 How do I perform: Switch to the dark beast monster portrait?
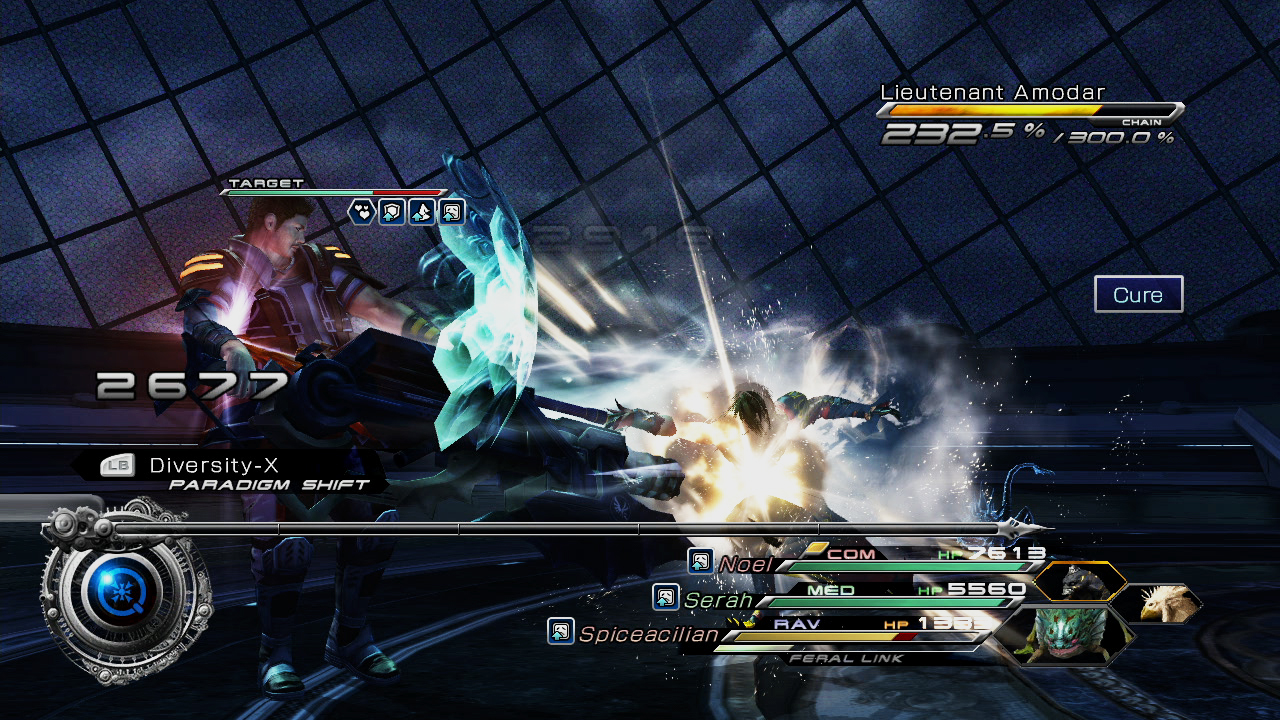point(1079,581)
